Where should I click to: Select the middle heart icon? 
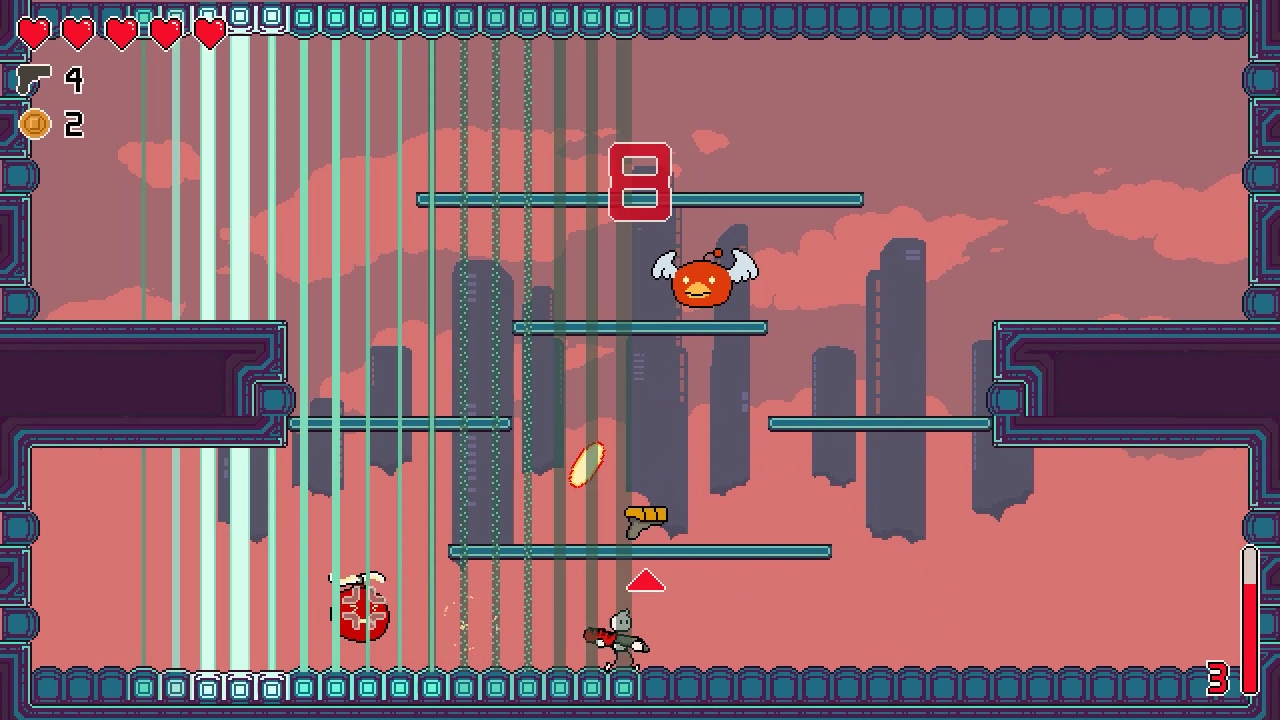[121, 33]
